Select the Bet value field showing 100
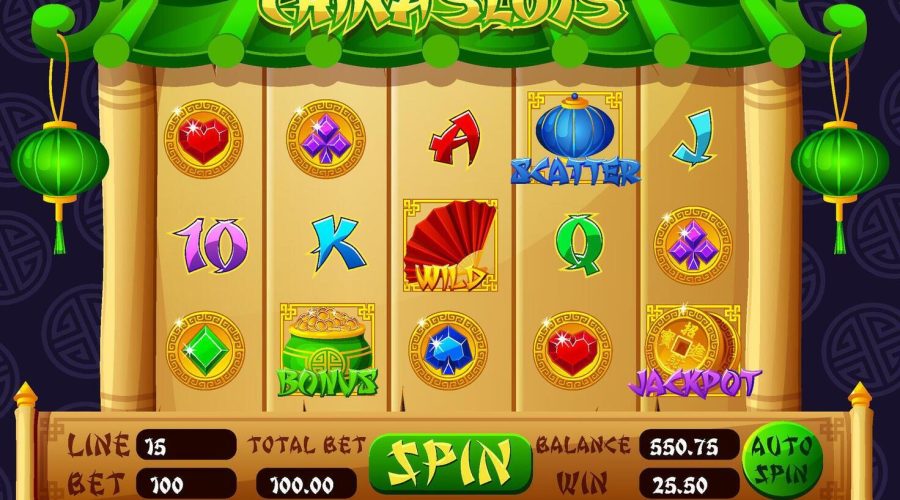 (186, 485)
